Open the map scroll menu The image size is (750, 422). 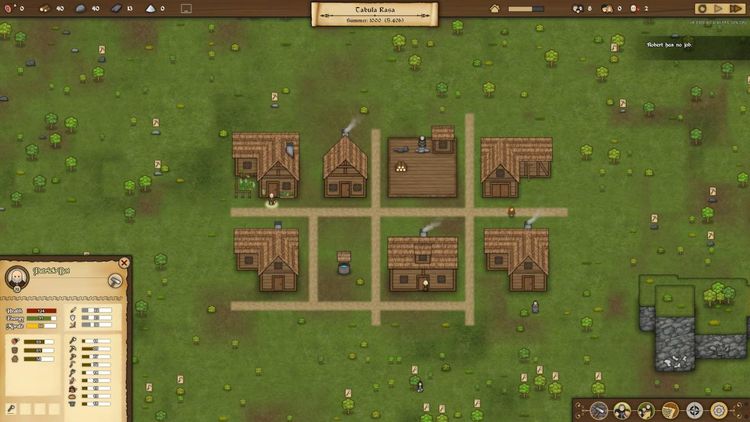click(x=670, y=410)
